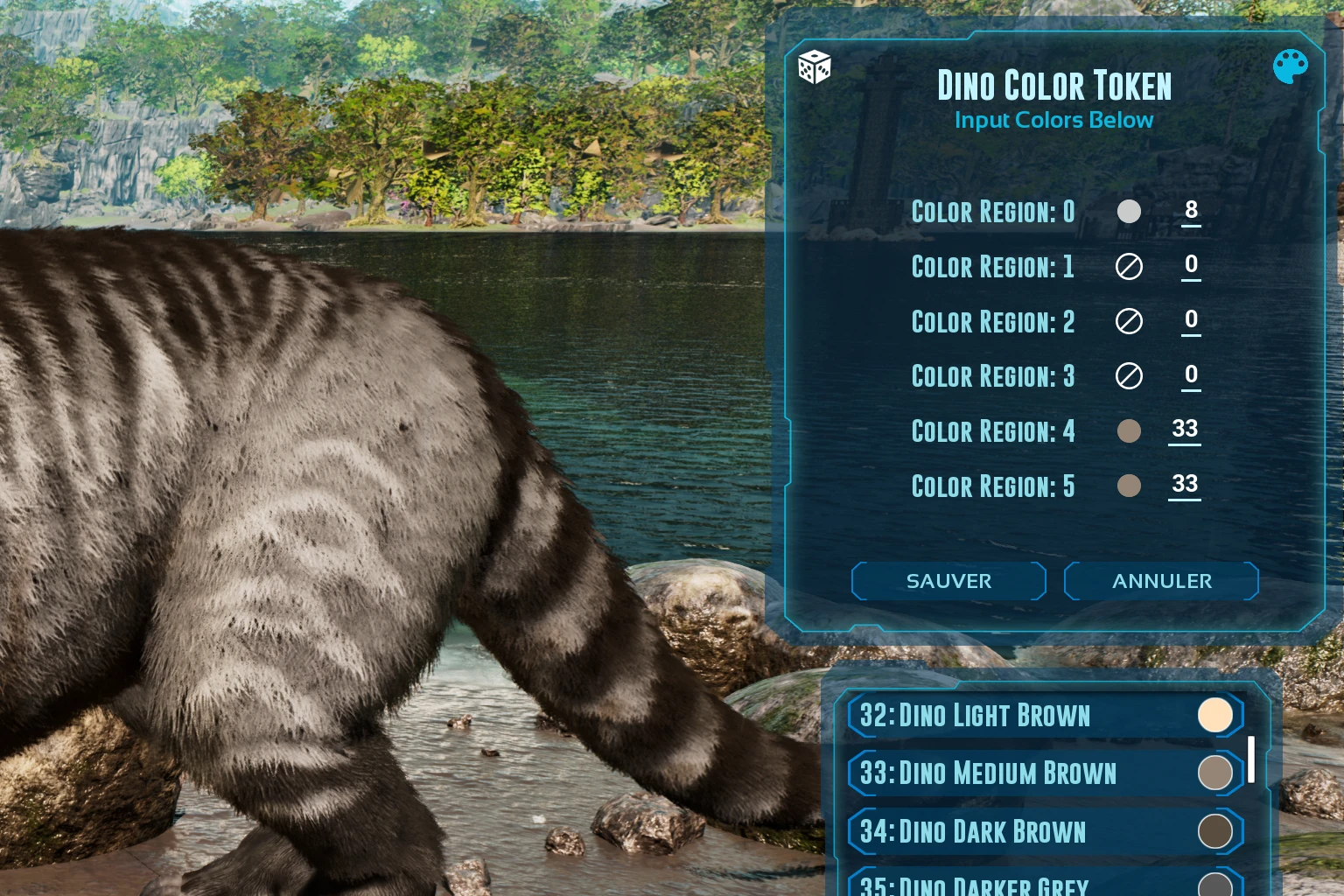Click the Color Region 4 brown swatch

tap(1129, 430)
